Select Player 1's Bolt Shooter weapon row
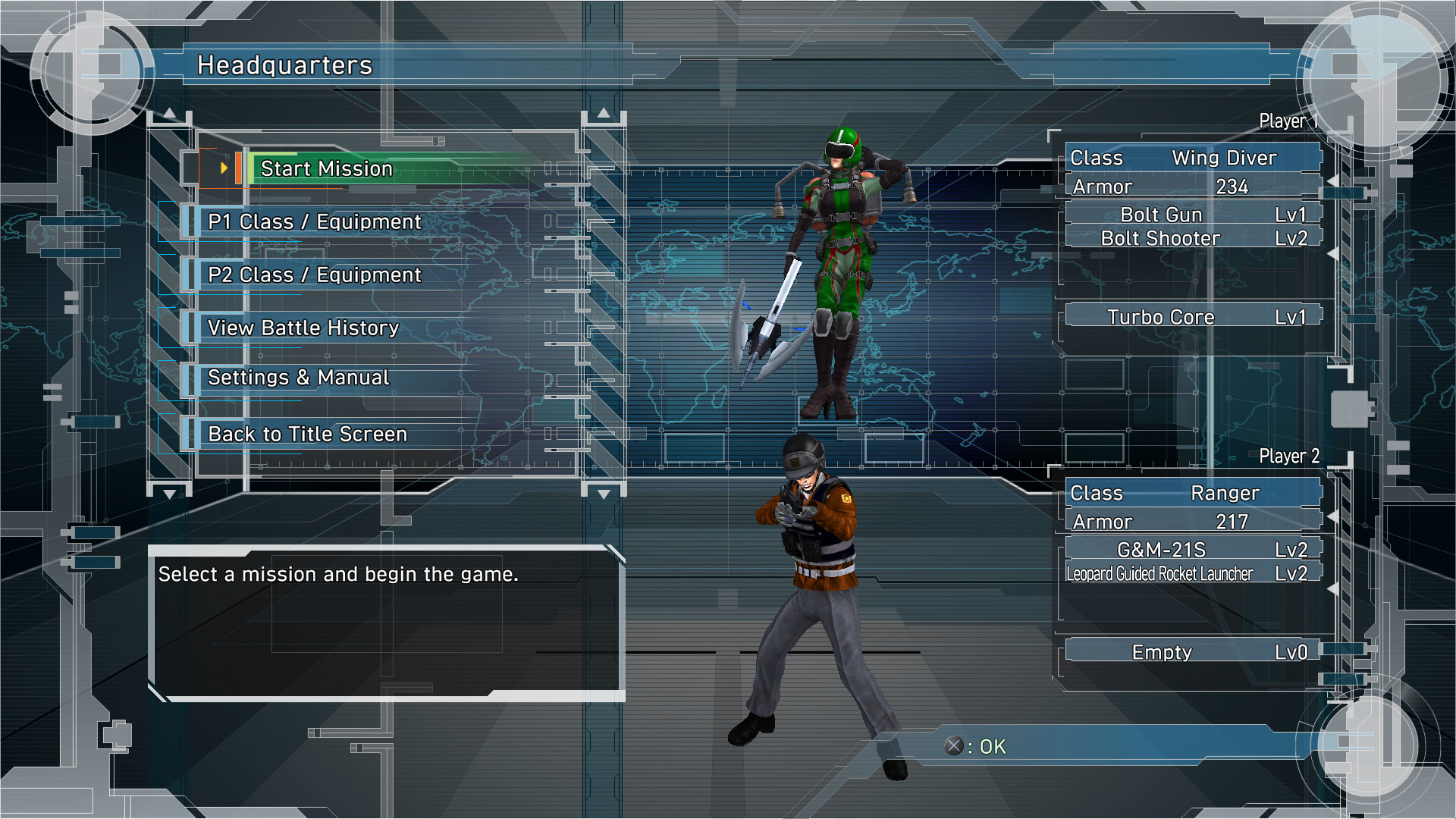1456x819 pixels. pyautogui.click(x=1192, y=238)
